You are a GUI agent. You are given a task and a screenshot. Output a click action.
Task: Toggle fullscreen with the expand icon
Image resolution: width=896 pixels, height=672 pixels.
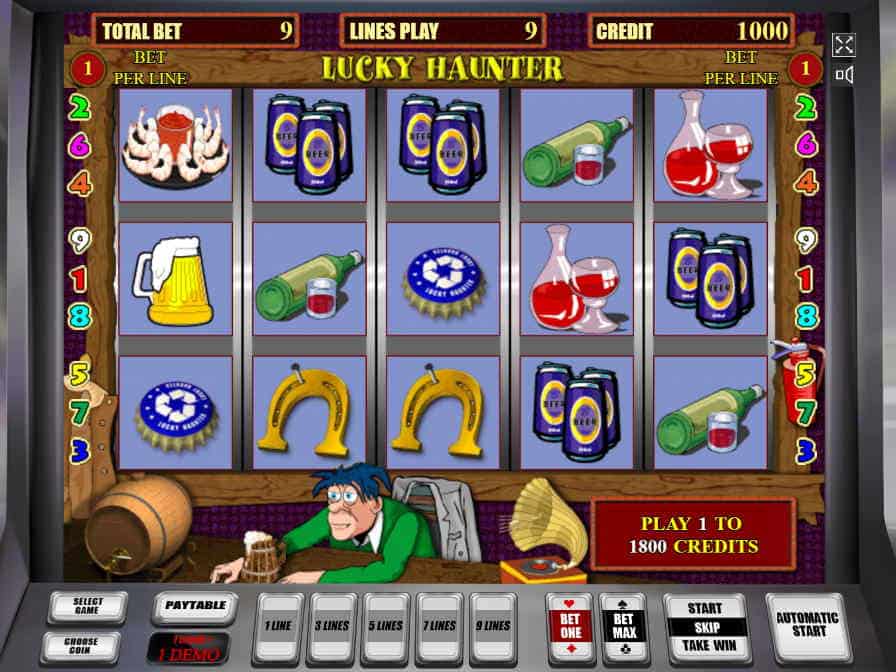pos(844,45)
